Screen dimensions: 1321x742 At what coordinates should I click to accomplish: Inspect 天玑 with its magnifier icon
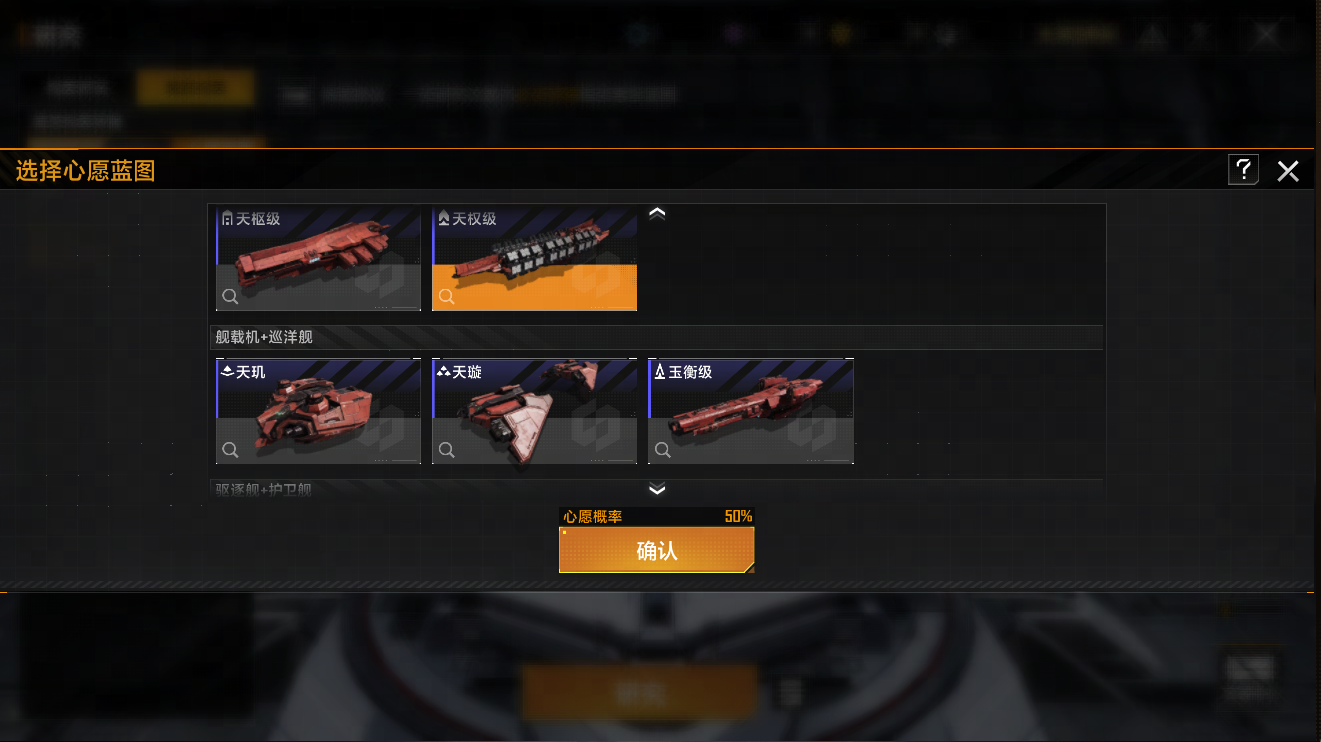tap(230, 450)
